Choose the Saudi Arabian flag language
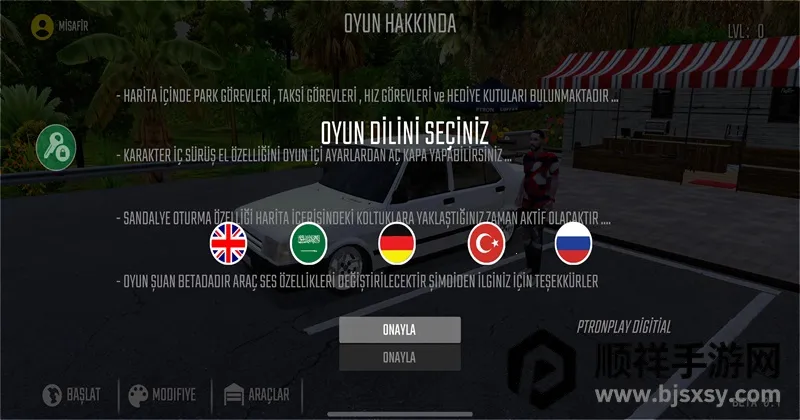 pyautogui.click(x=308, y=243)
